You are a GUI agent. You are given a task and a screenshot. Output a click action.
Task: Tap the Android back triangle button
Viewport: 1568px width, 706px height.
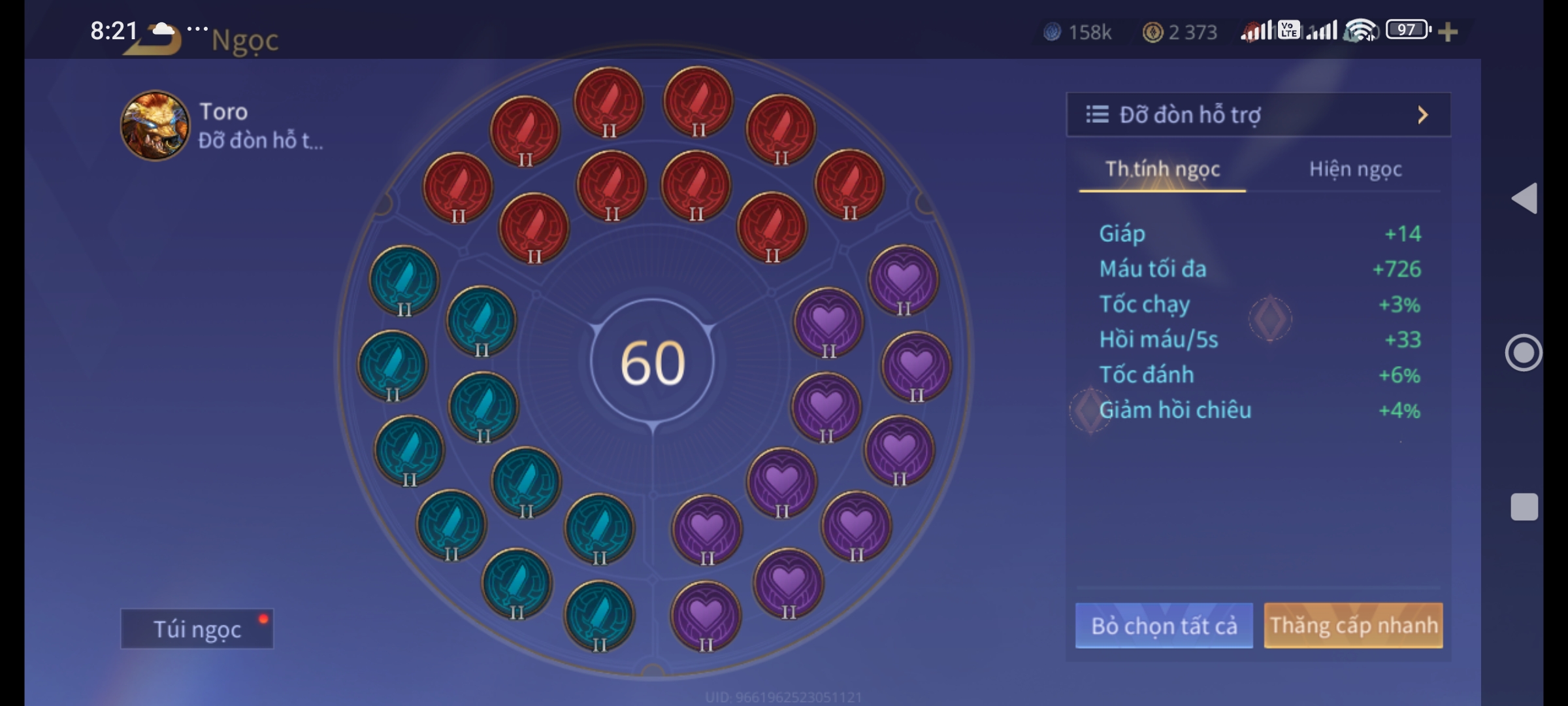coord(1524,198)
